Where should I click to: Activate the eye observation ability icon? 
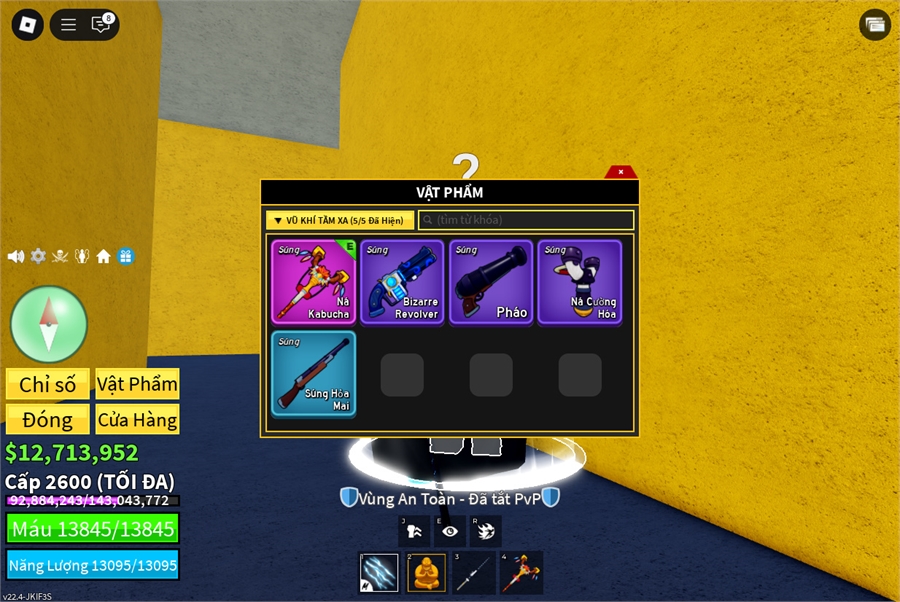(450, 532)
